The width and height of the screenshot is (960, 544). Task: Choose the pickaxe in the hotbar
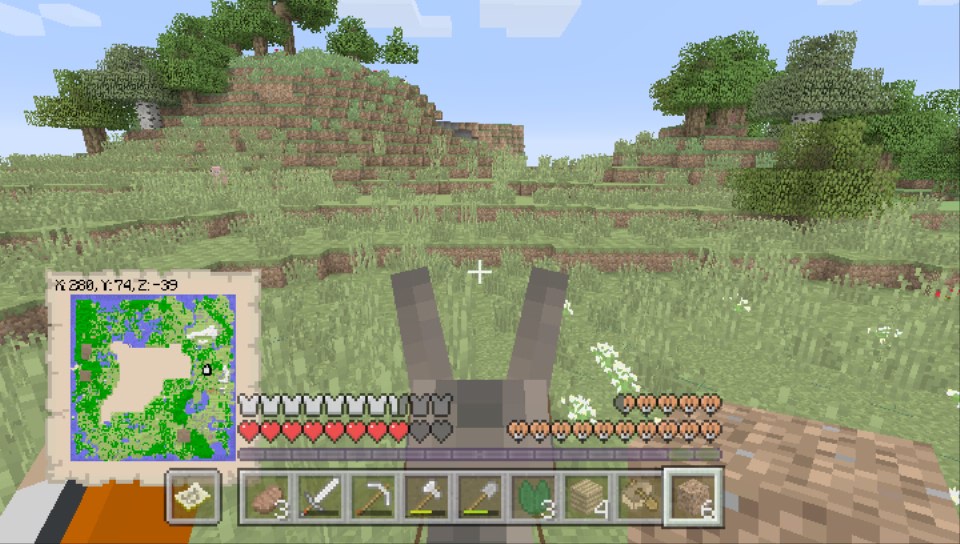(372, 497)
